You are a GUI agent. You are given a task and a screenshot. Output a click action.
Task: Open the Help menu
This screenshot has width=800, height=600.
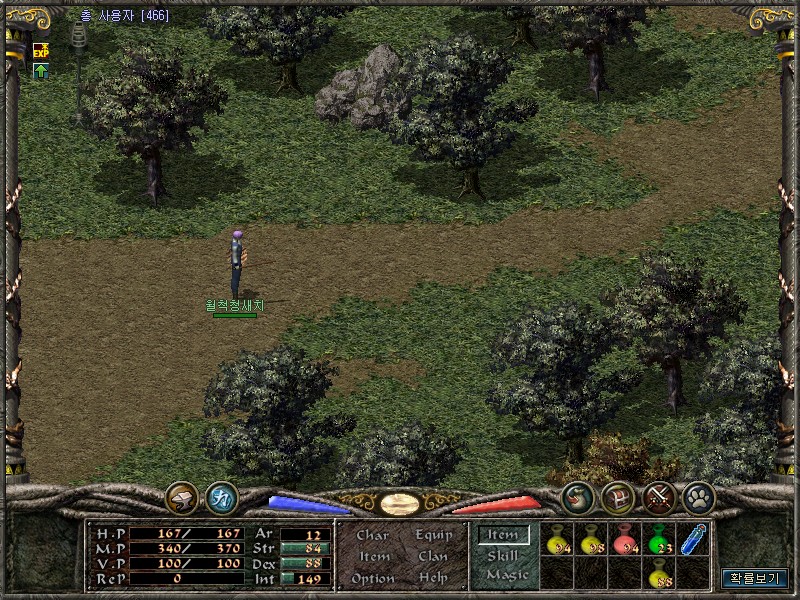point(433,579)
